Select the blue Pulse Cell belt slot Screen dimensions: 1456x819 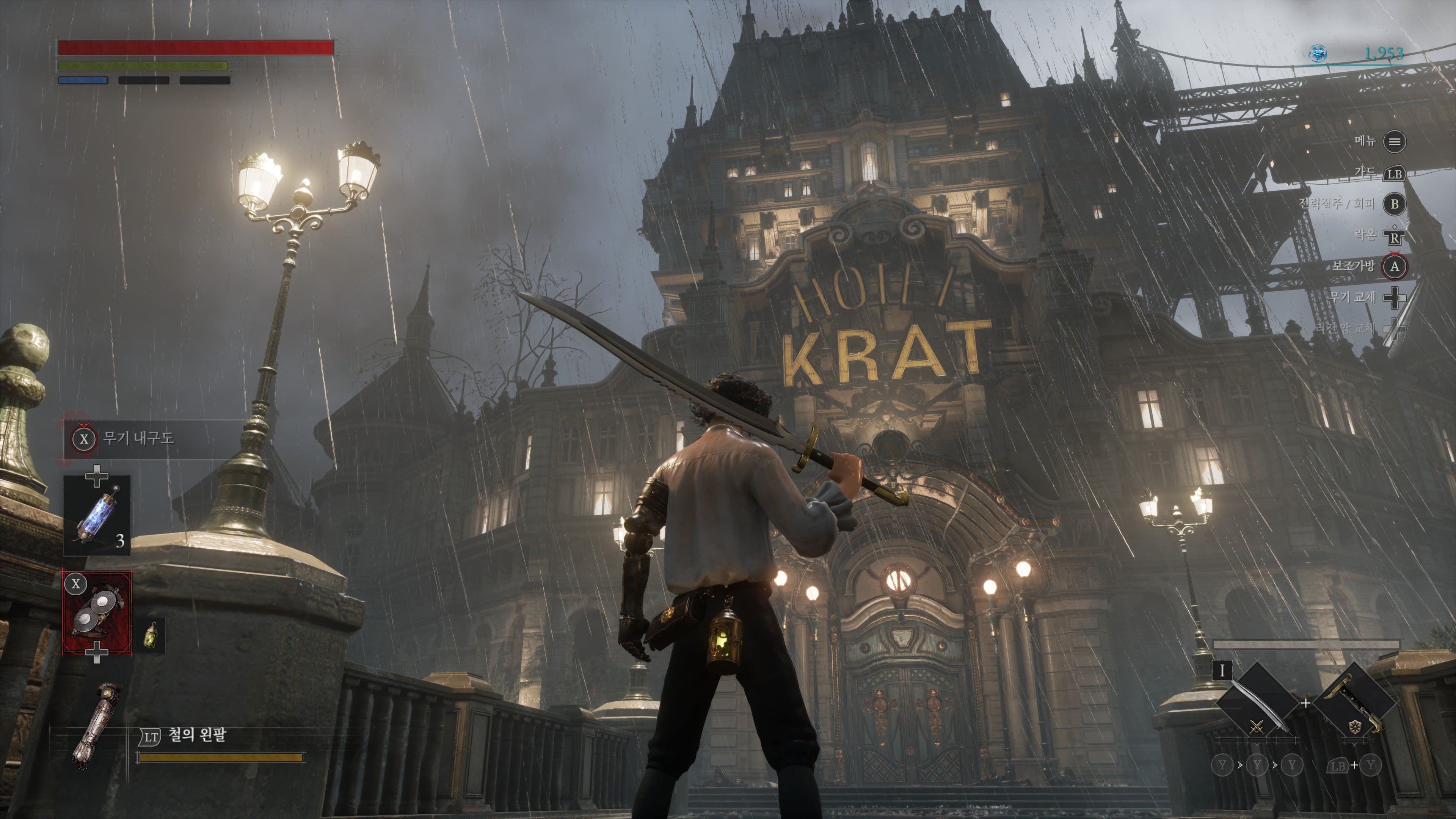97,516
